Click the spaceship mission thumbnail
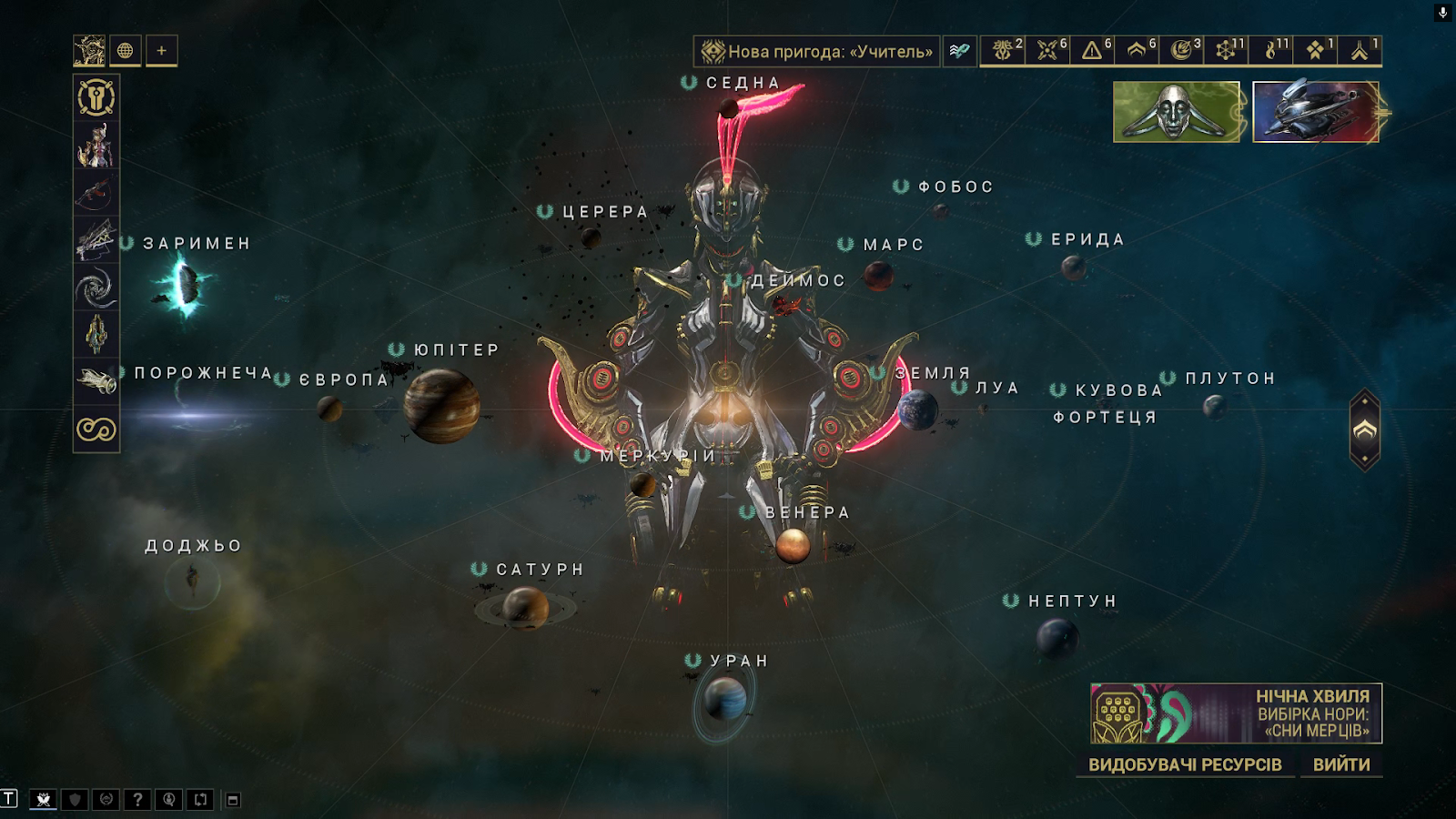This screenshot has width=1456, height=819. pos(1316,112)
